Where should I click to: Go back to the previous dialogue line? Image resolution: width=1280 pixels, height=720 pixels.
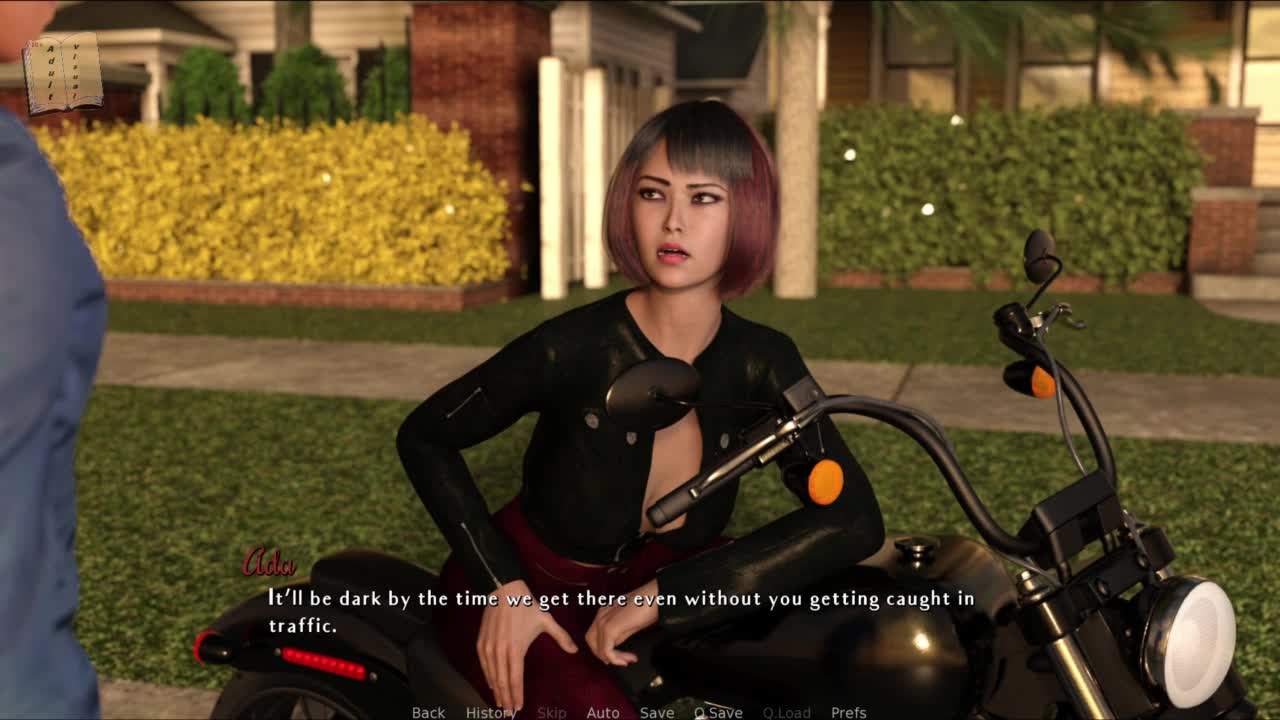point(428,712)
